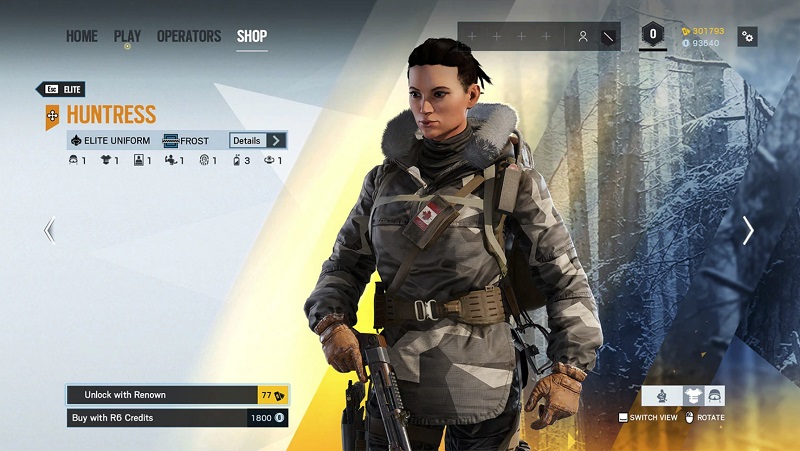This screenshot has height=451, width=800.
Task: Select the uniform view icon
Action: (x=692, y=396)
